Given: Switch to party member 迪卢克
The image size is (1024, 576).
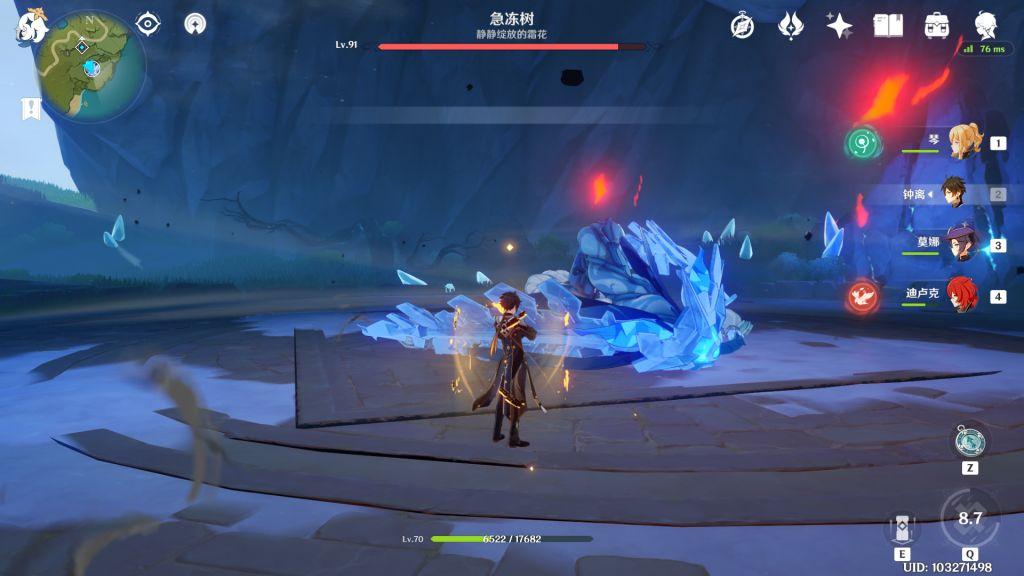Looking at the screenshot, I should pyautogui.click(x=963, y=296).
